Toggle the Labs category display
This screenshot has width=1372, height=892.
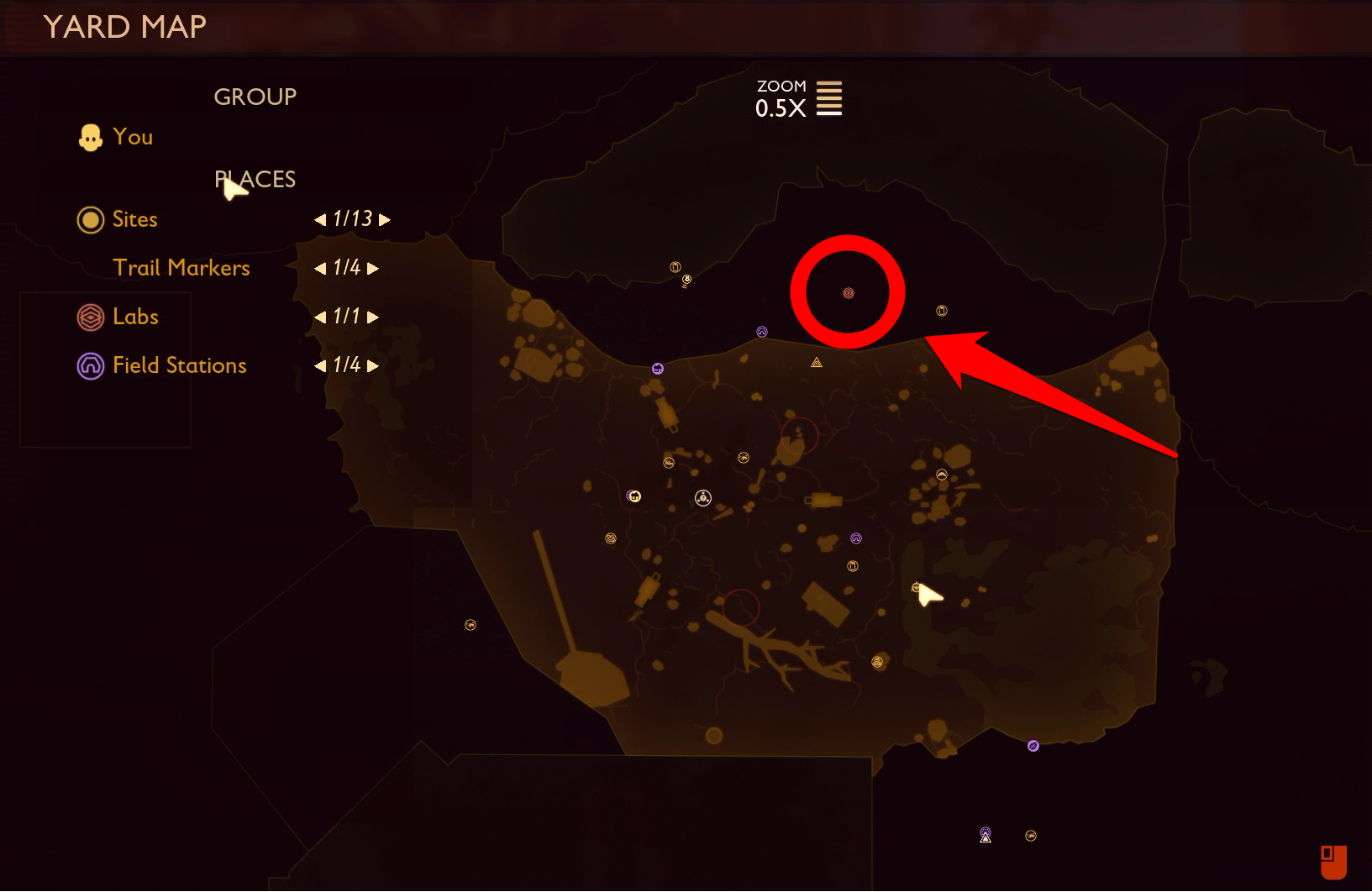tap(135, 317)
